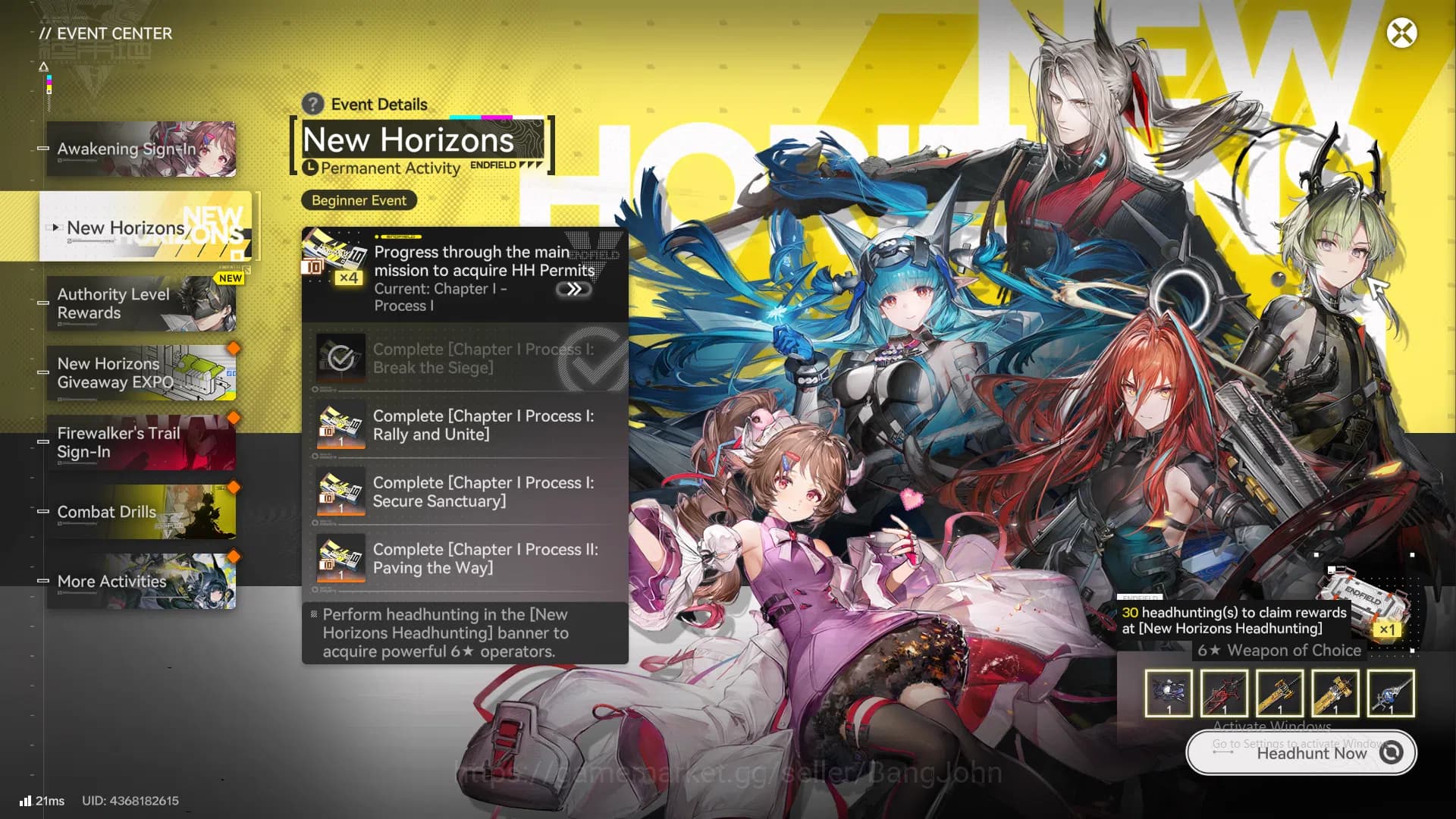Click the Paving the Way permit reward icon
The height and width of the screenshot is (819, 1456).
coord(340,559)
